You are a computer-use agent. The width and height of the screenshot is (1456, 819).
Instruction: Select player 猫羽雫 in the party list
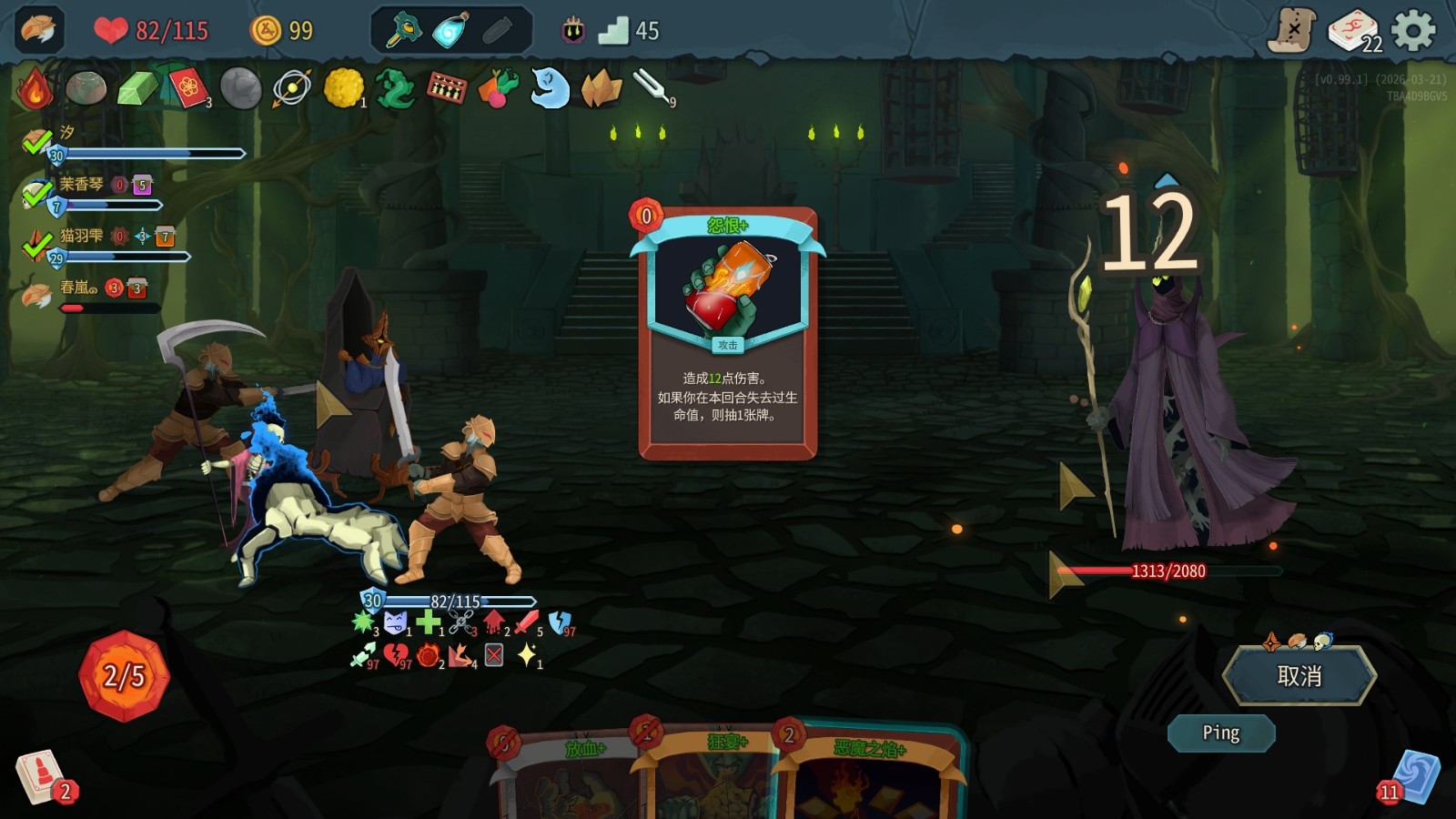coord(82,237)
